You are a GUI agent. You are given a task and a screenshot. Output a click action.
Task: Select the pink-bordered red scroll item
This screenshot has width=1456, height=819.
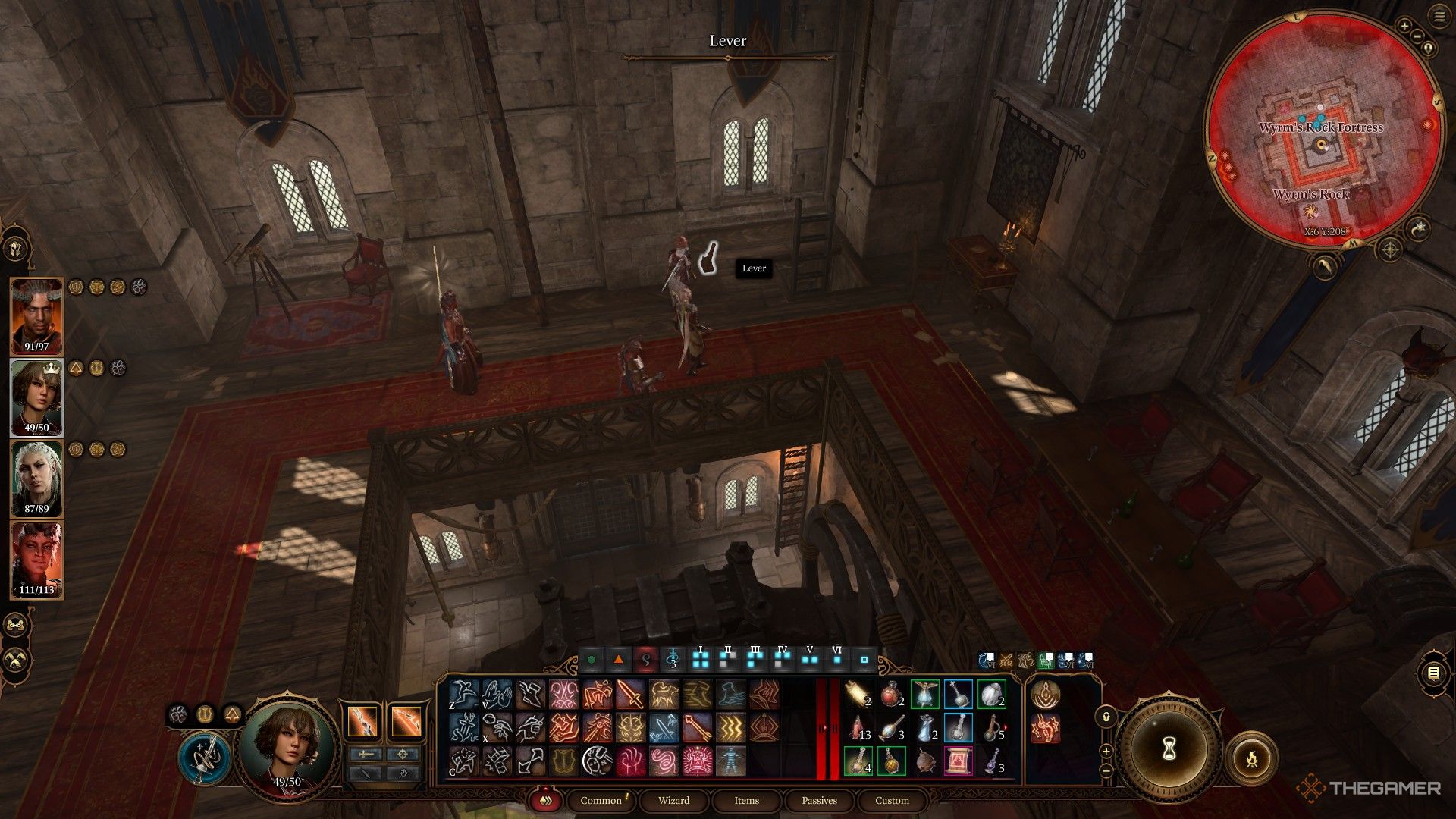[959, 761]
